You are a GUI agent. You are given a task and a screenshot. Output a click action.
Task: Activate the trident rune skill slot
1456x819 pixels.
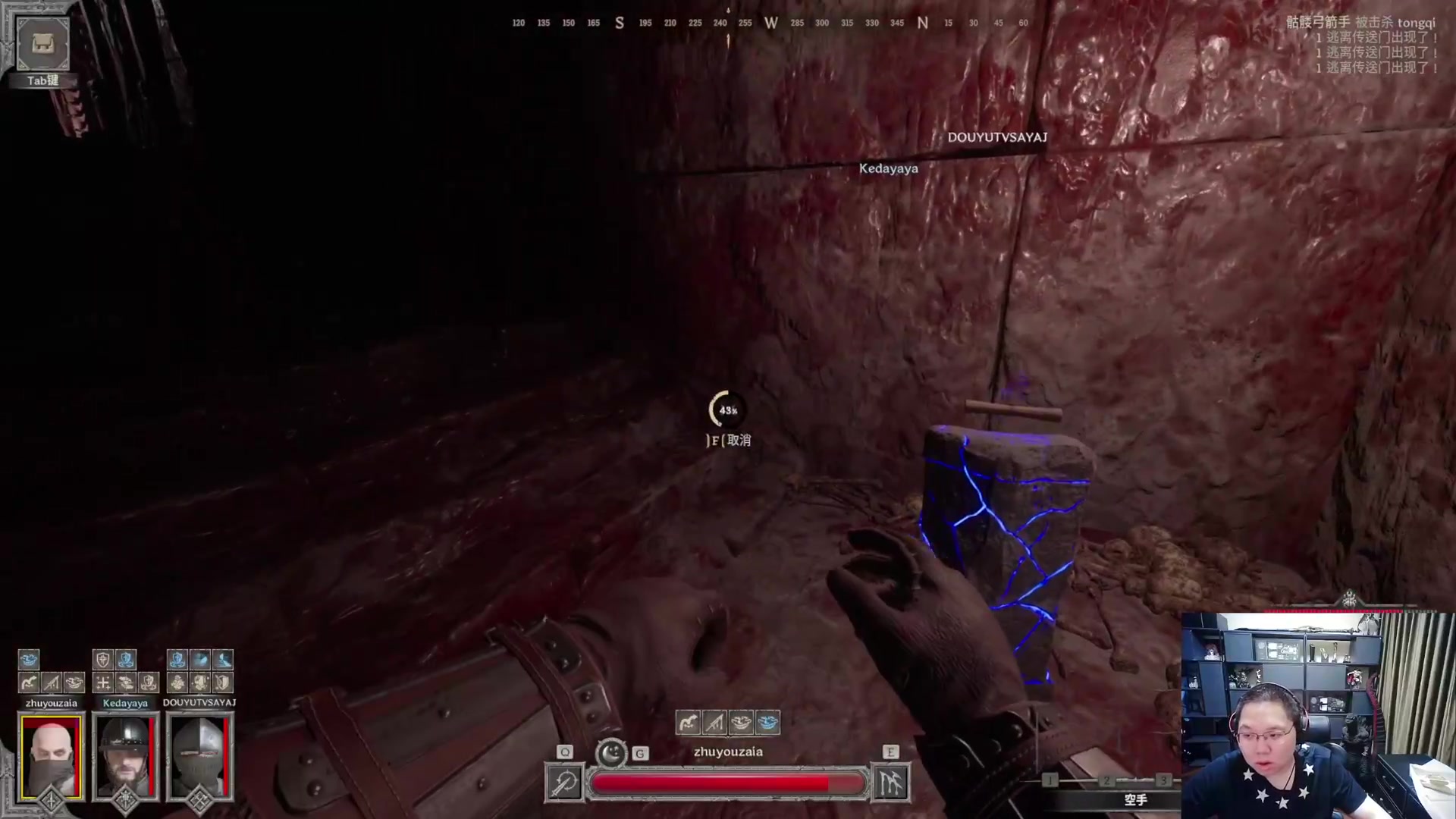pos(890,783)
